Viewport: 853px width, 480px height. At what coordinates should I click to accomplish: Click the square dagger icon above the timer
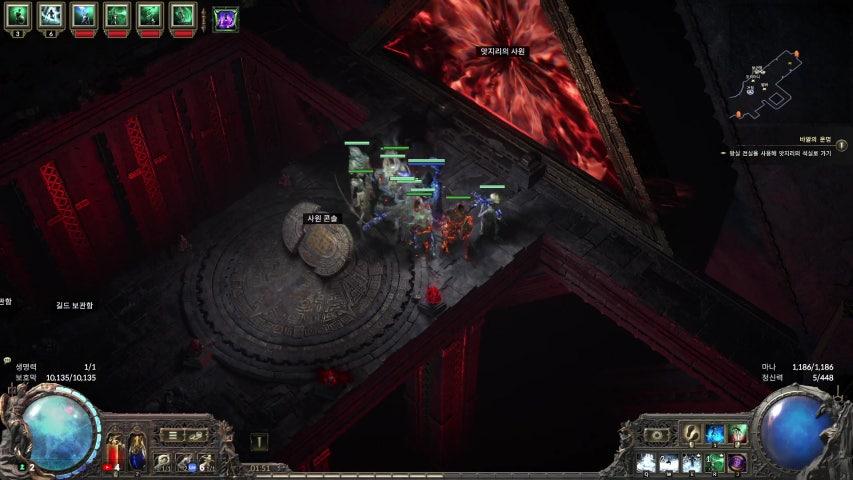[258, 441]
